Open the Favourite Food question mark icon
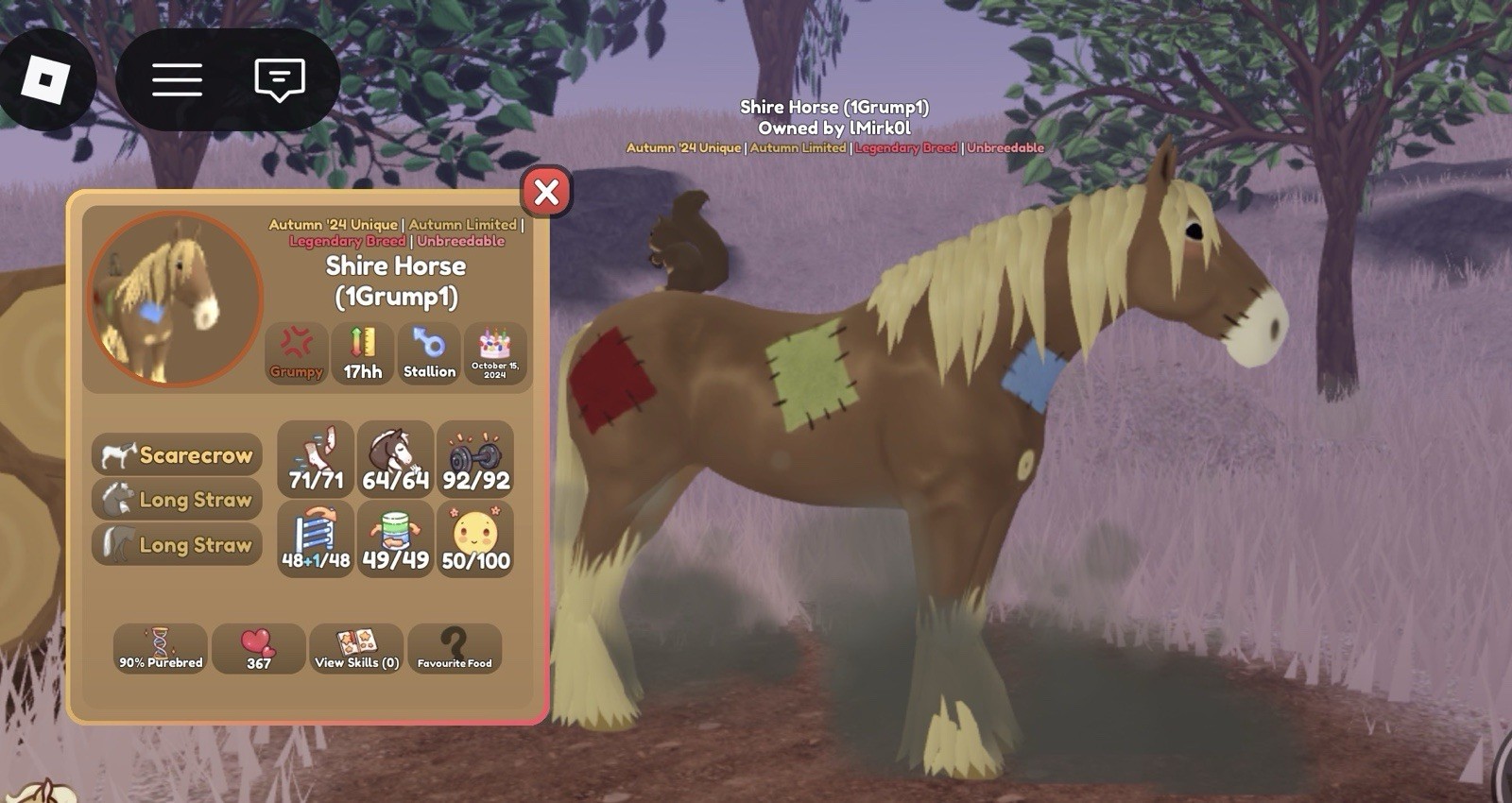The width and height of the screenshot is (1512, 803). [x=455, y=649]
